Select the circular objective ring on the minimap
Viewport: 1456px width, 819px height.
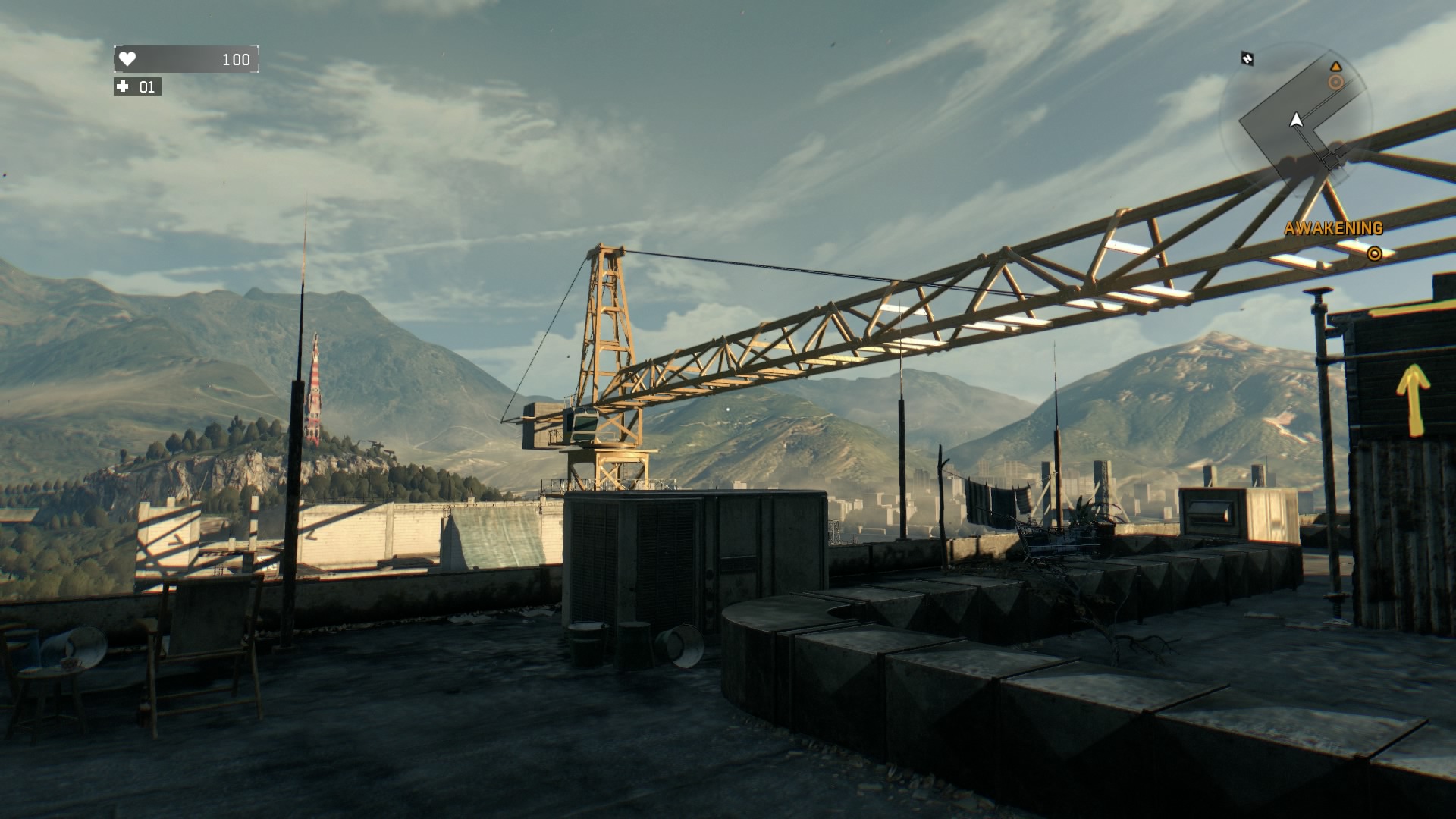click(1335, 82)
